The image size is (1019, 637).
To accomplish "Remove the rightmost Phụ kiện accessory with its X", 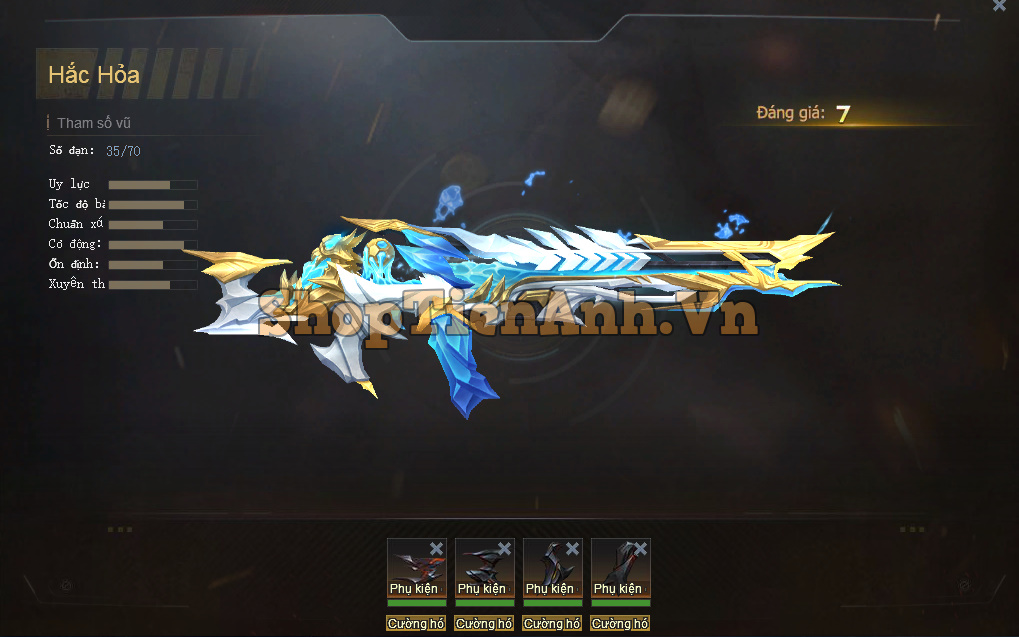I will click(x=641, y=548).
